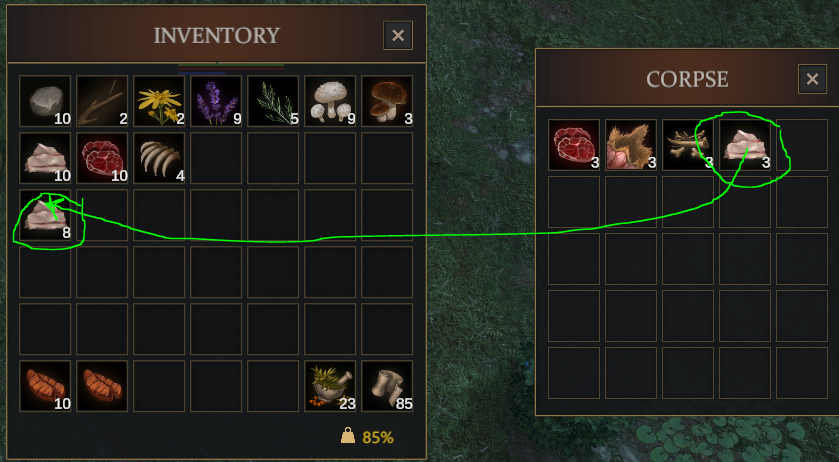Loot the fur hide from the corpse
This screenshot has width=839, height=462.
(631, 145)
